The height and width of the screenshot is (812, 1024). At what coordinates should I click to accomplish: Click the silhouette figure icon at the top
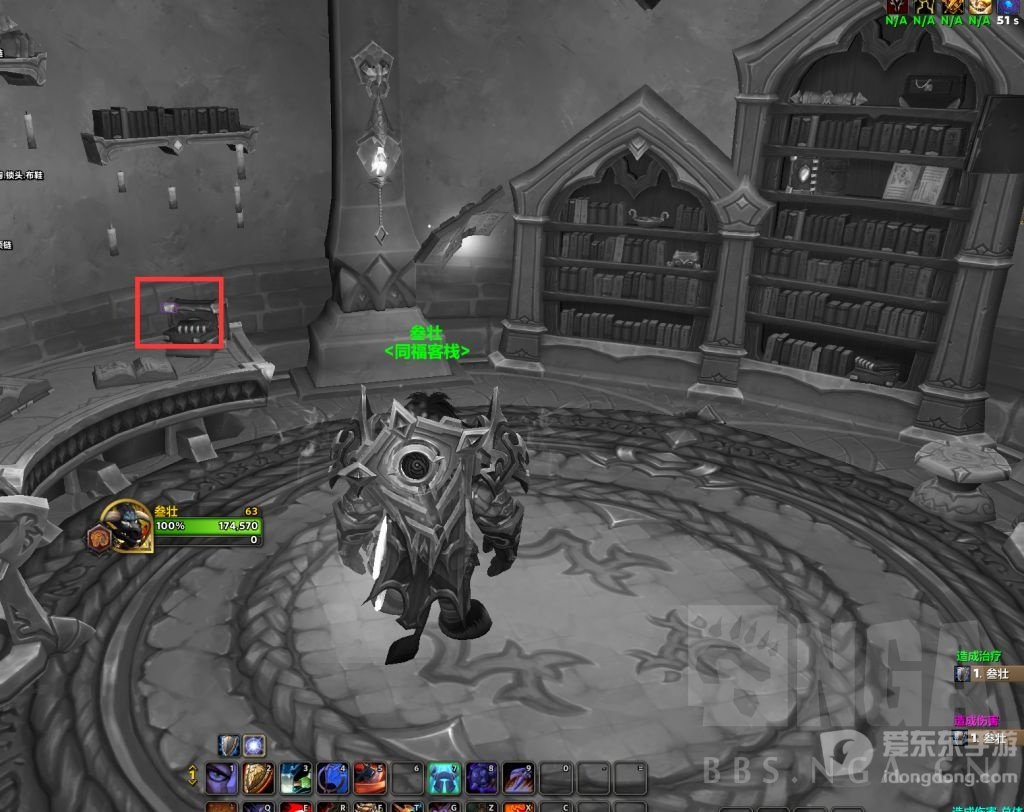(x=925, y=6)
